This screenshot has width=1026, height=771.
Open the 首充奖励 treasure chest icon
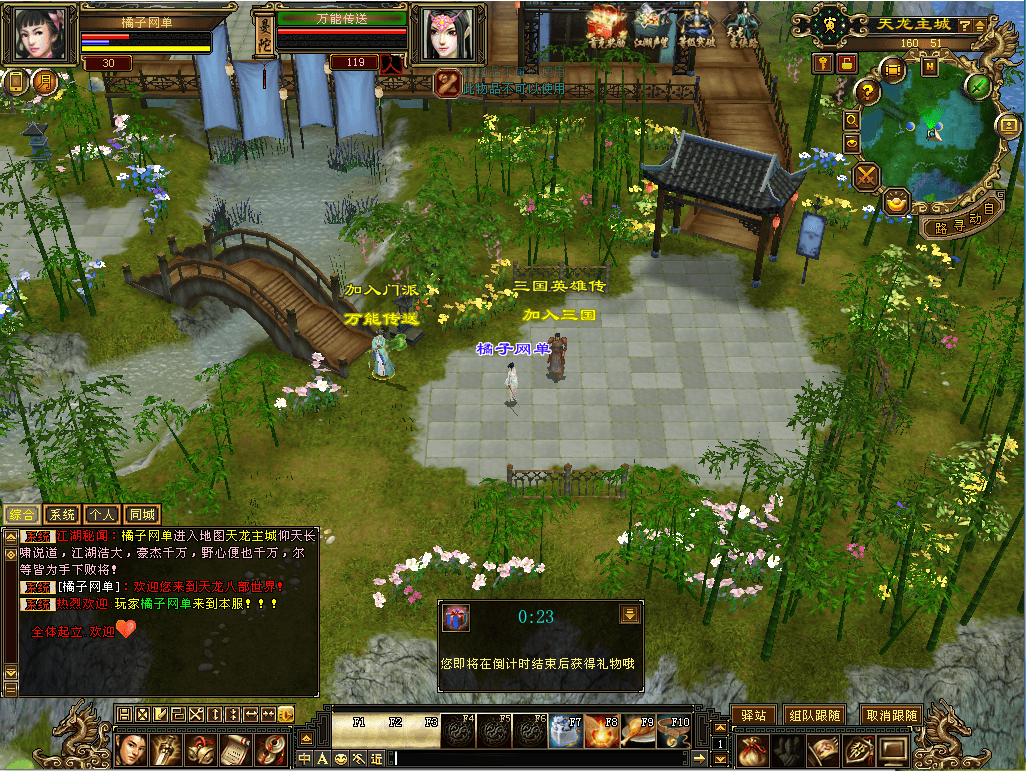tap(606, 26)
